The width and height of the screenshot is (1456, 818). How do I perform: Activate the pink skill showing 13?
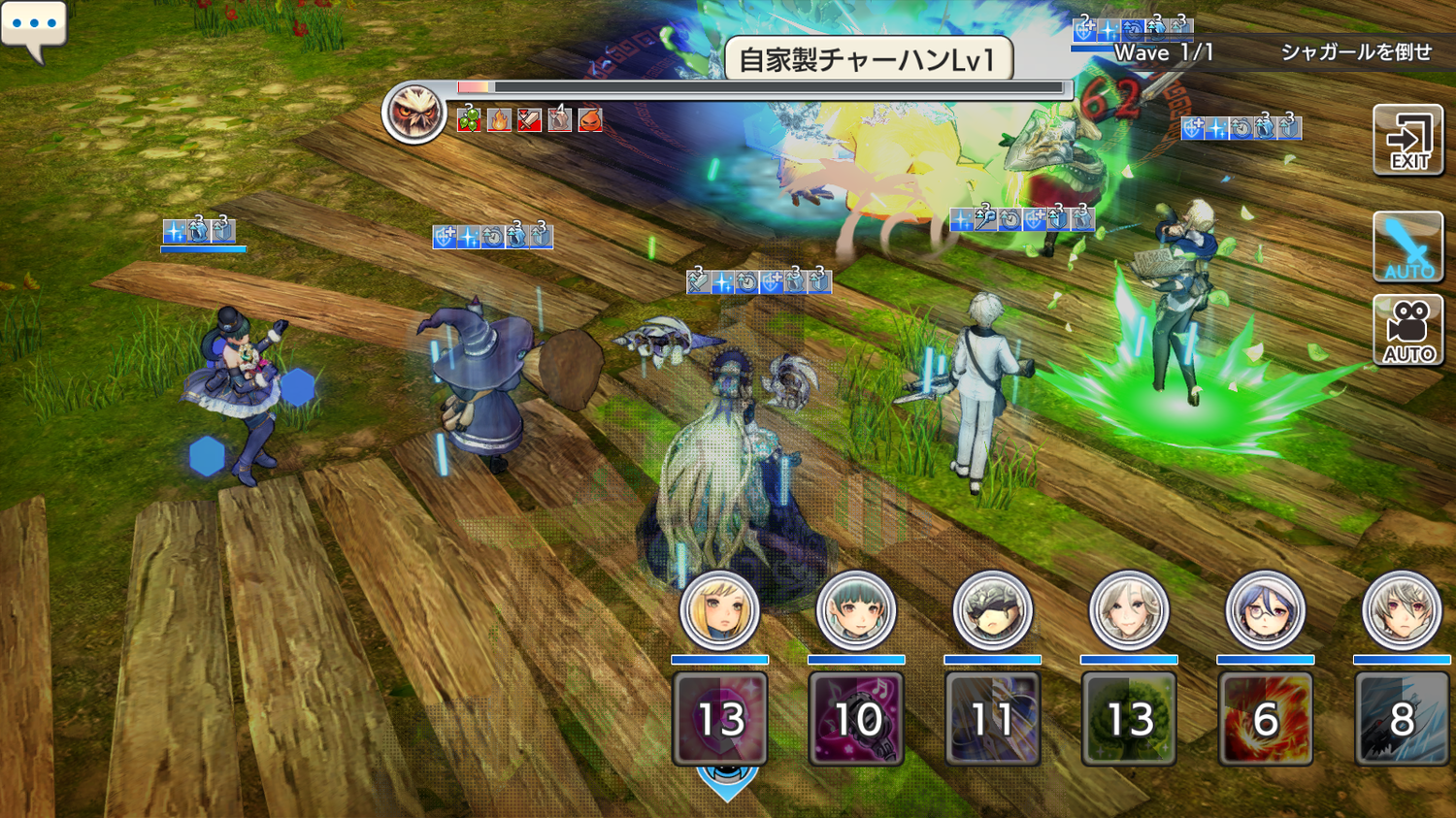(x=720, y=719)
